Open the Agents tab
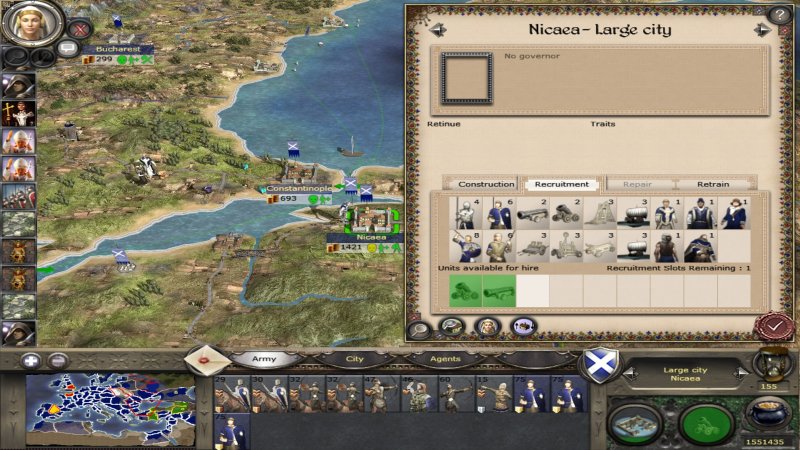This screenshot has height=450, width=800. 444,358
